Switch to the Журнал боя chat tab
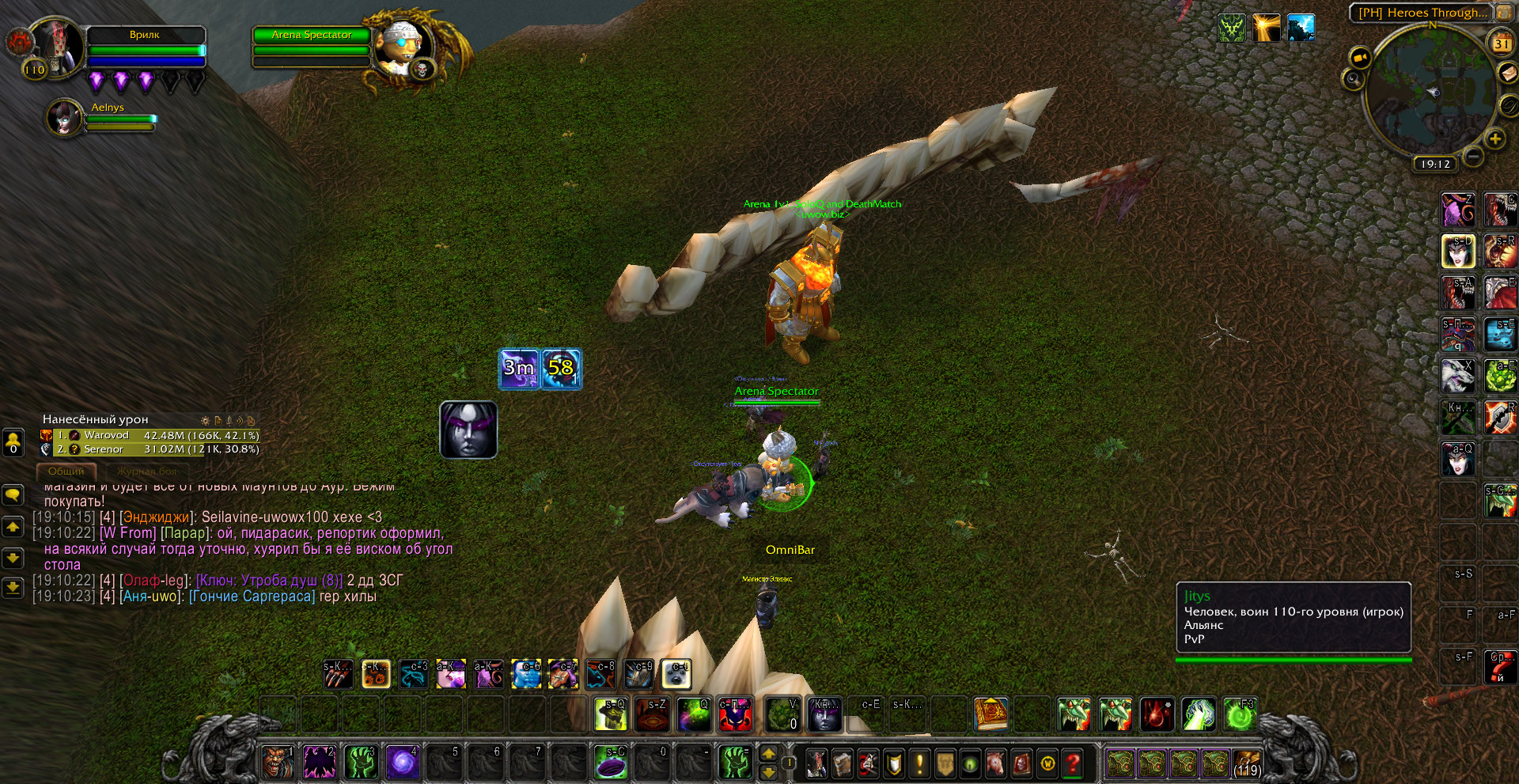 [147, 471]
